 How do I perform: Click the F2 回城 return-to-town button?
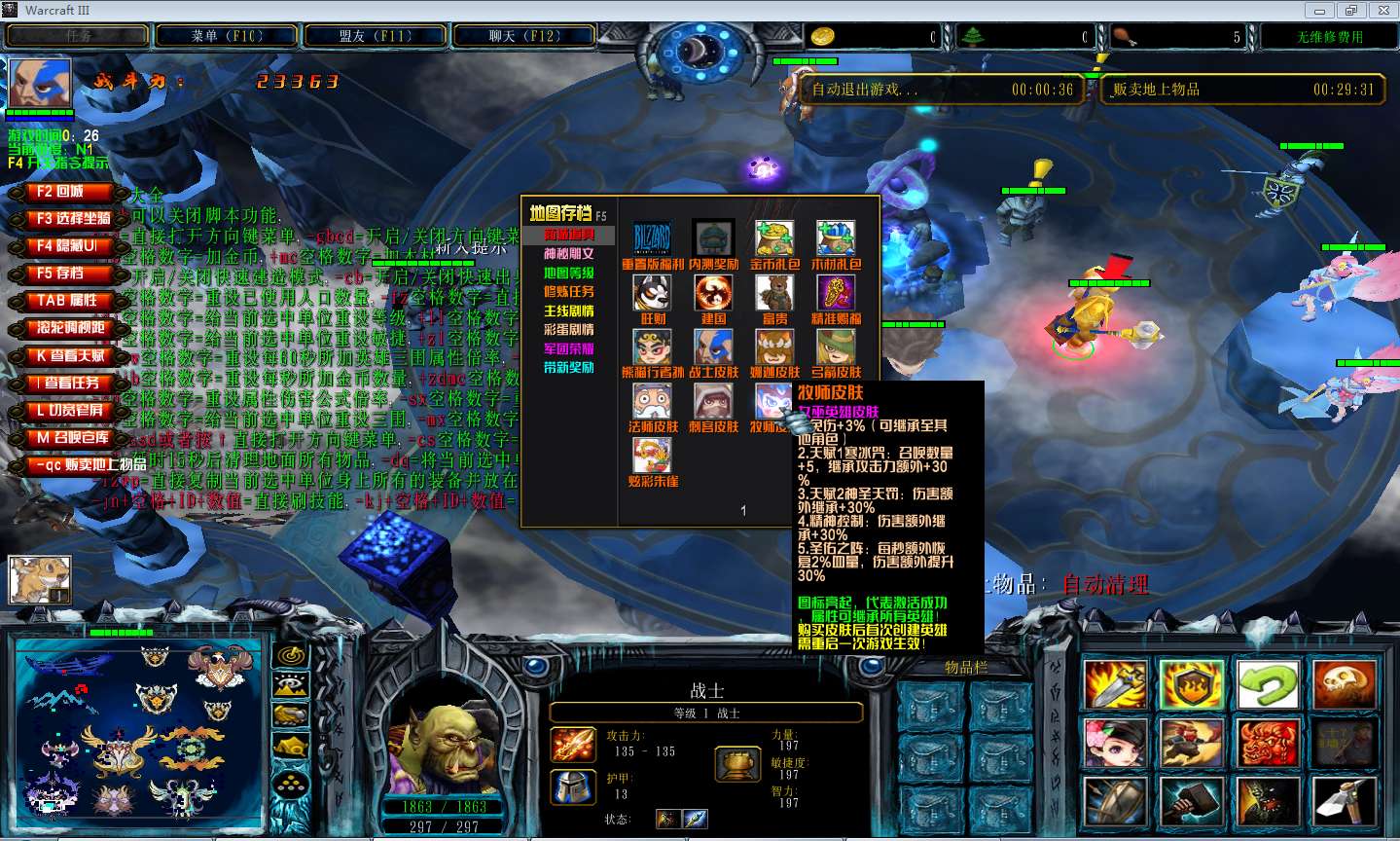click(61, 192)
